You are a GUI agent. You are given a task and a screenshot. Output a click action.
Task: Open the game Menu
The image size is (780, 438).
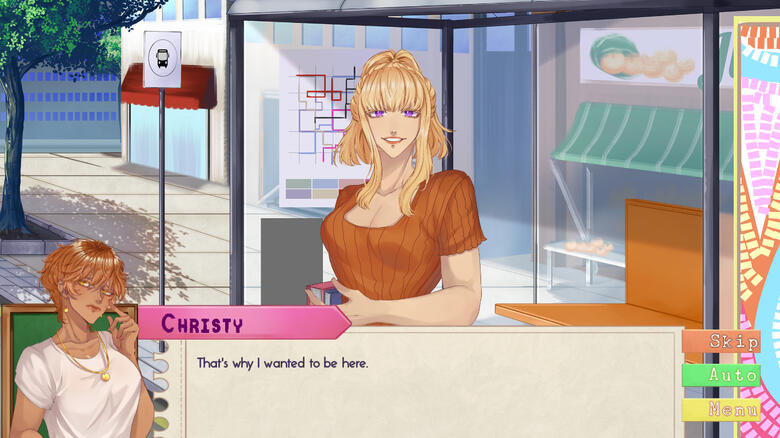pos(720,410)
